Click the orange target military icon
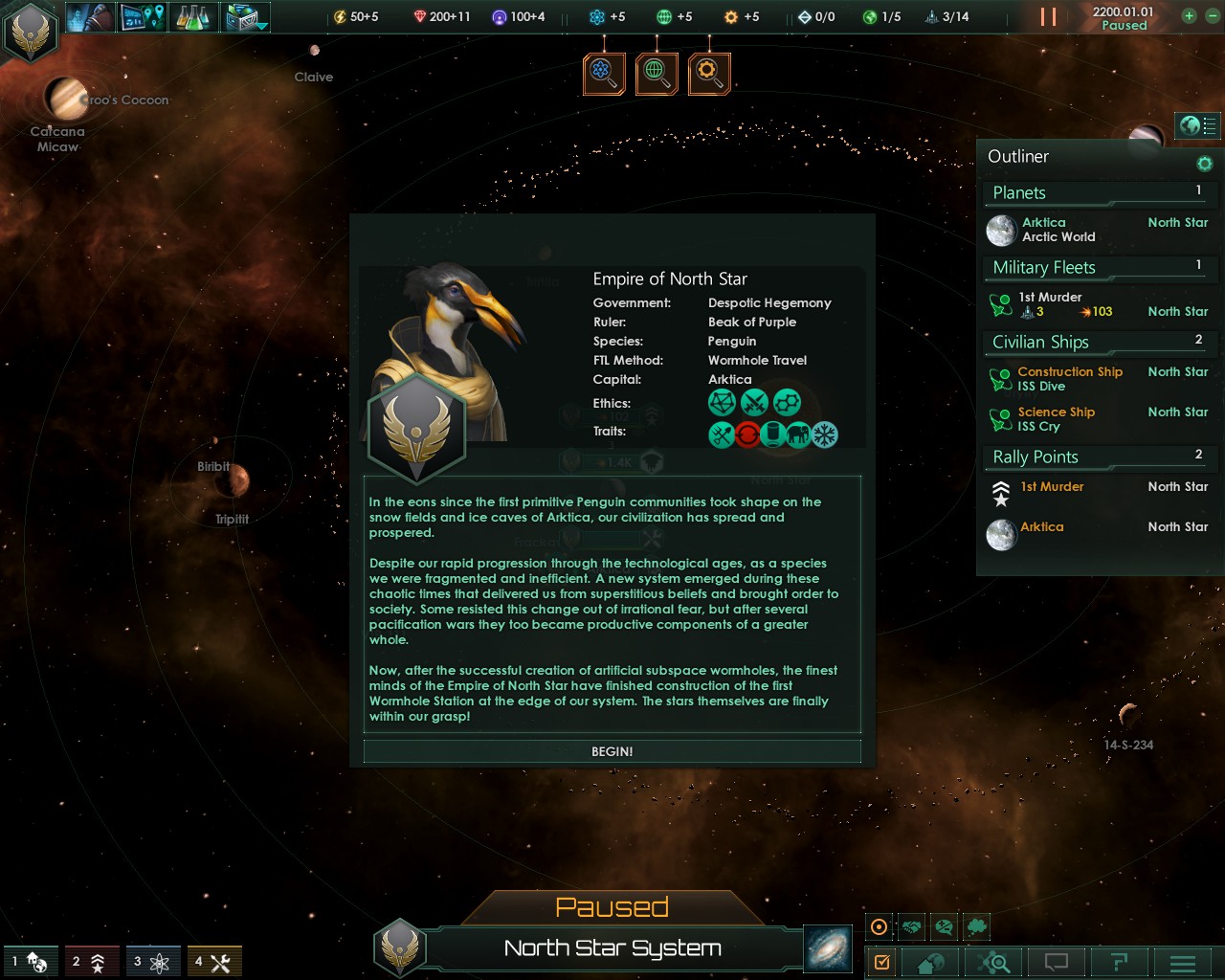Viewport: 1225px width, 980px height. 878,926
